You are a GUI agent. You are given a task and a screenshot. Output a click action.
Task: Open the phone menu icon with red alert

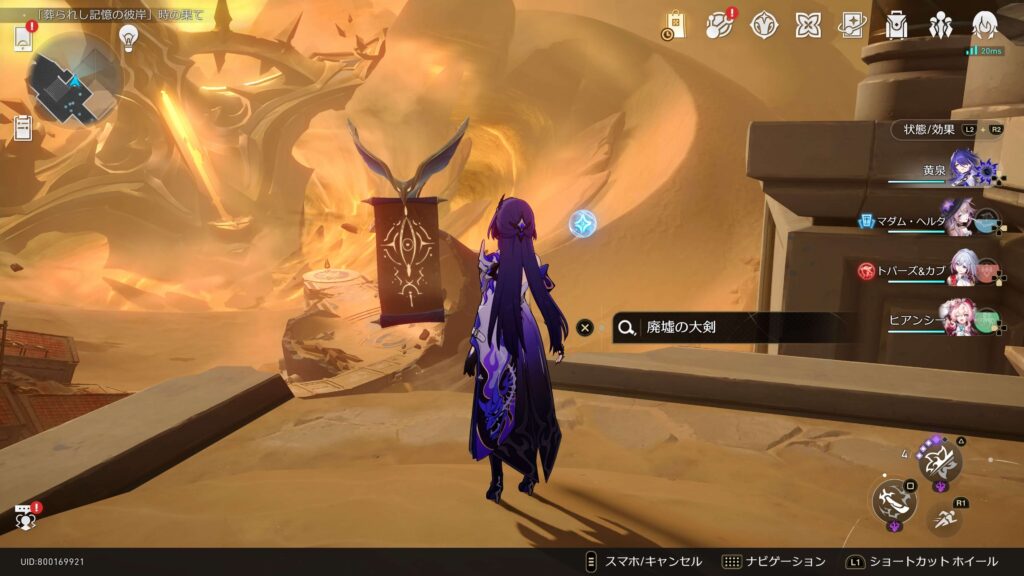tap(24, 37)
